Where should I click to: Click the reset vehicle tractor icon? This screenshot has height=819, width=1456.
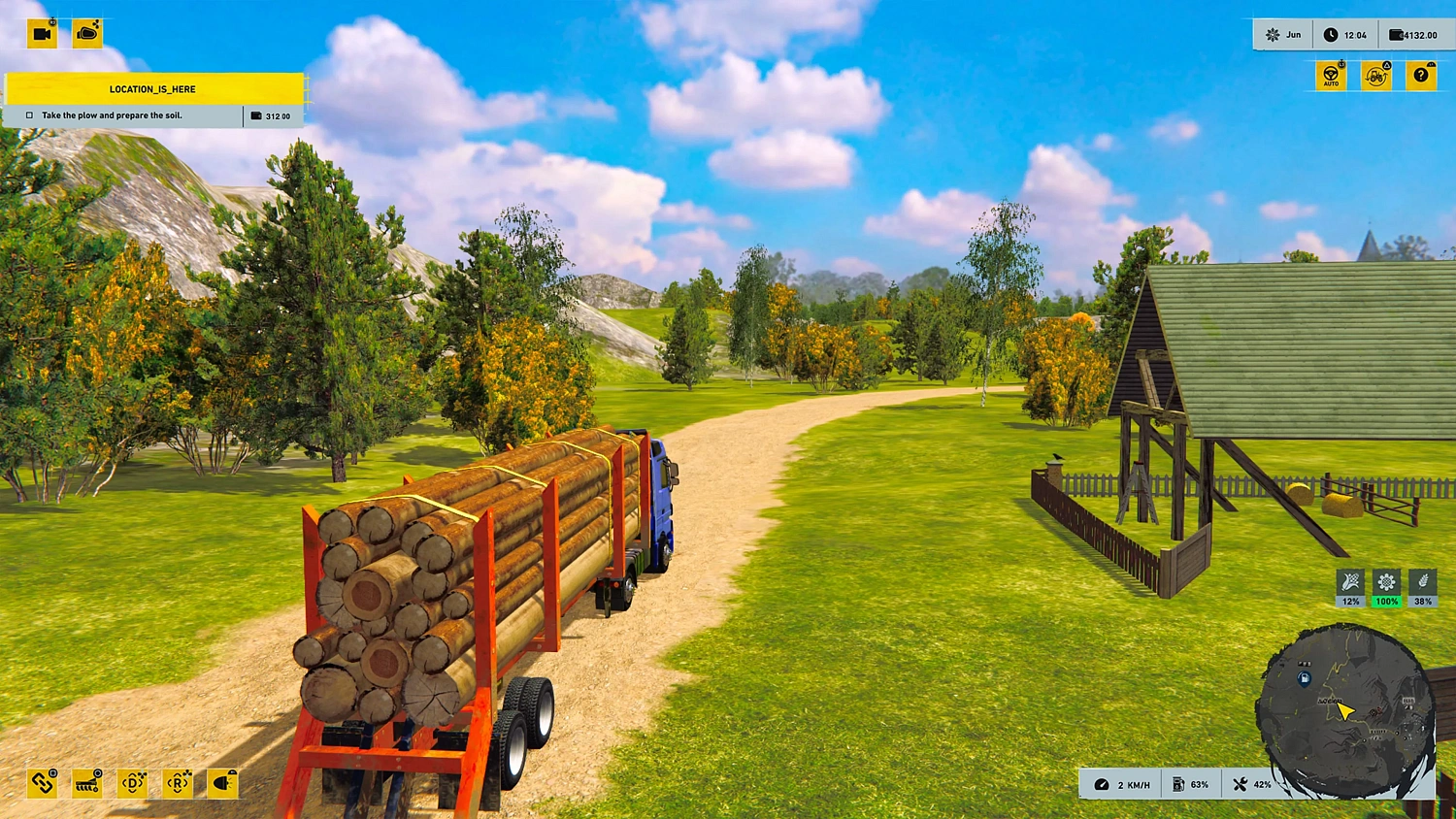[x=1375, y=75]
